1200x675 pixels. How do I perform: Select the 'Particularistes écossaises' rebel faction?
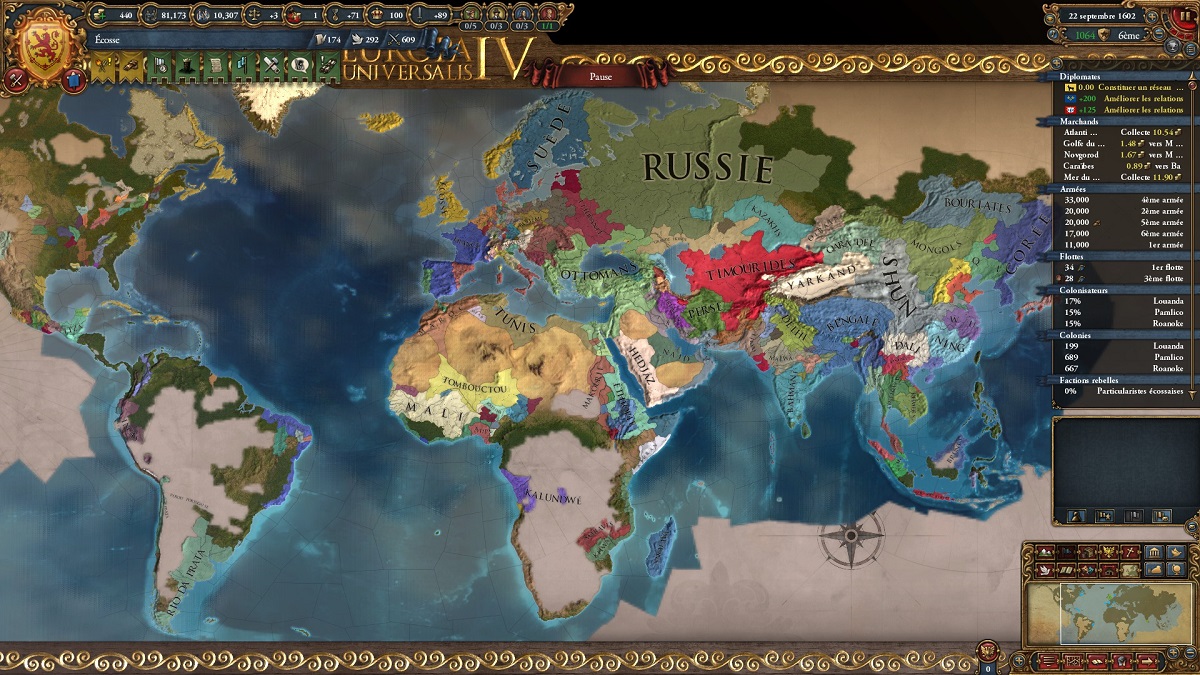pos(1120,391)
